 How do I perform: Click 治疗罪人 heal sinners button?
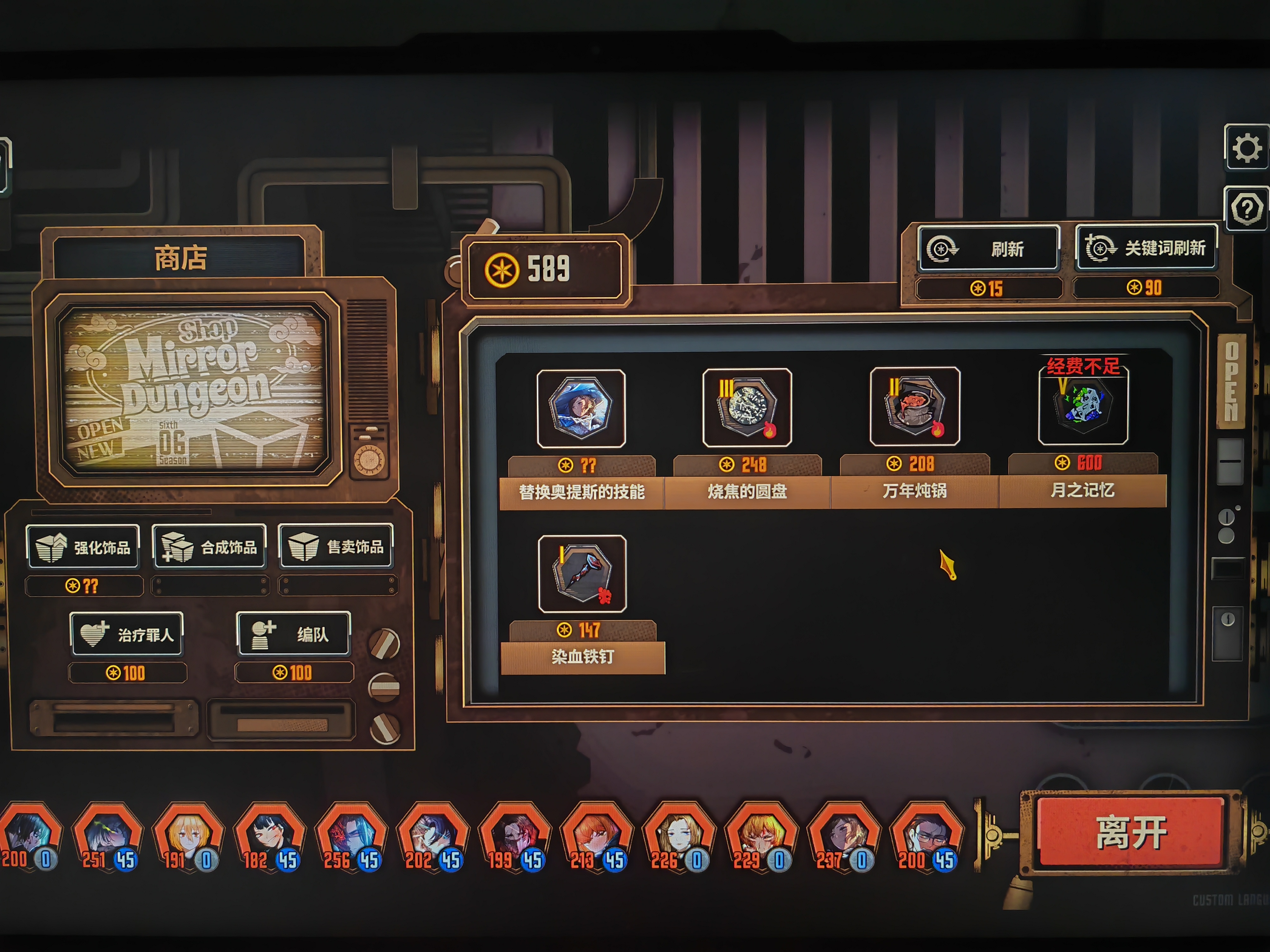[127, 634]
